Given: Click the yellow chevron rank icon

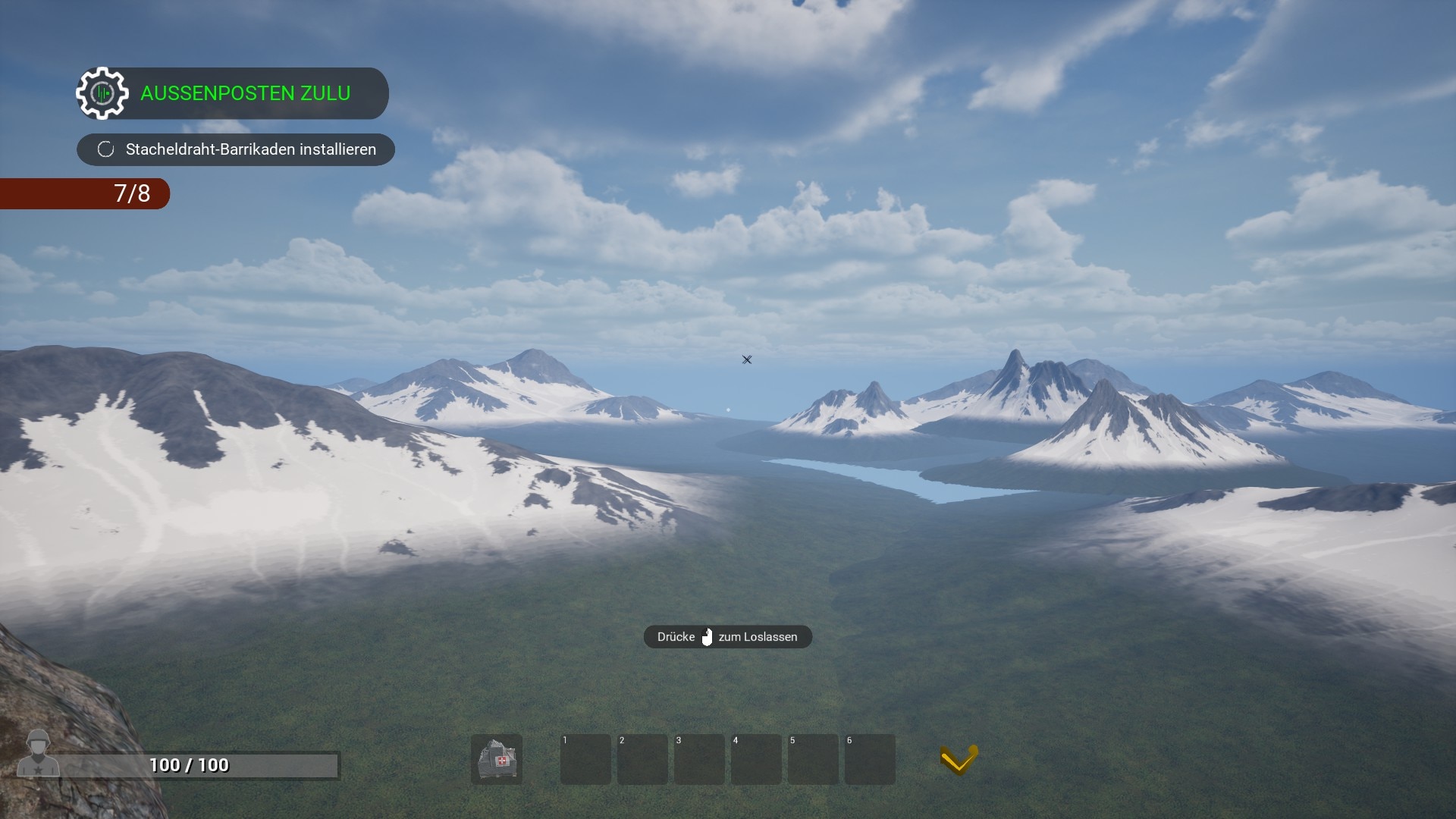Looking at the screenshot, I should [959, 759].
